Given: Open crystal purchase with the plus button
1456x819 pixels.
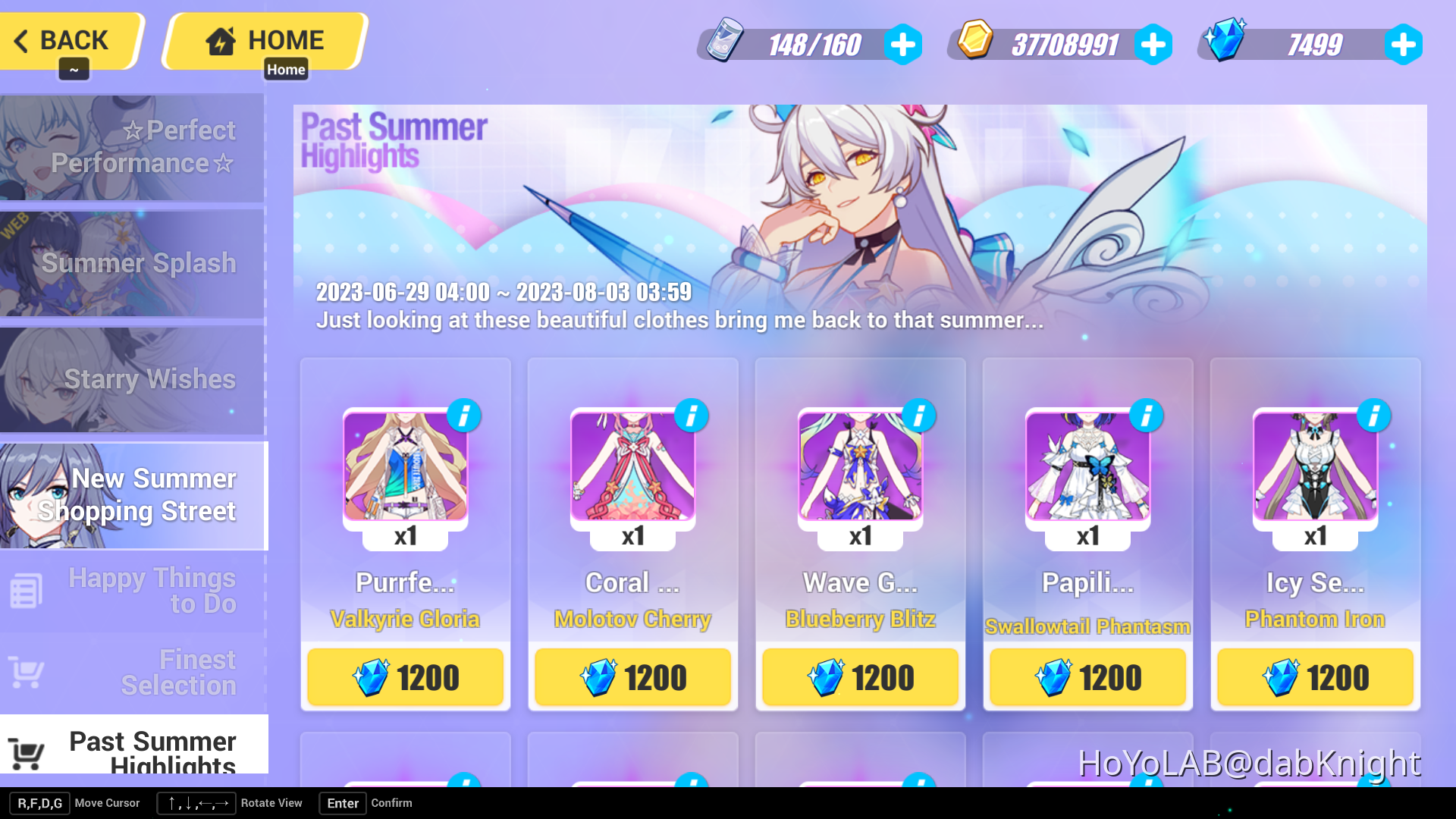Looking at the screenshot, I should (x=1404, y=44).
